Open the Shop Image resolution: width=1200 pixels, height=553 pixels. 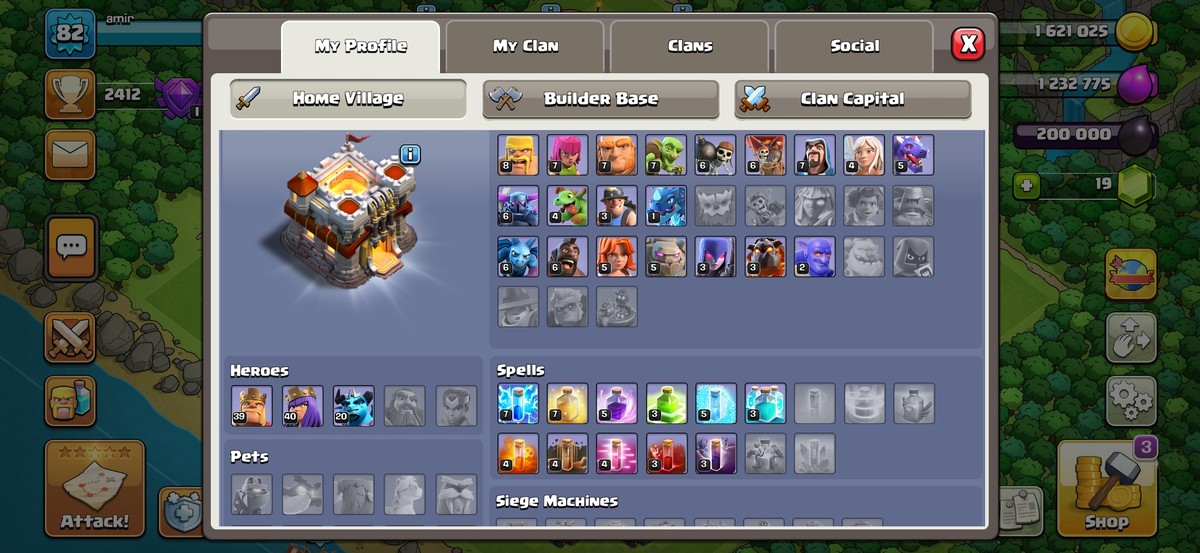(x=1106, y=489)
